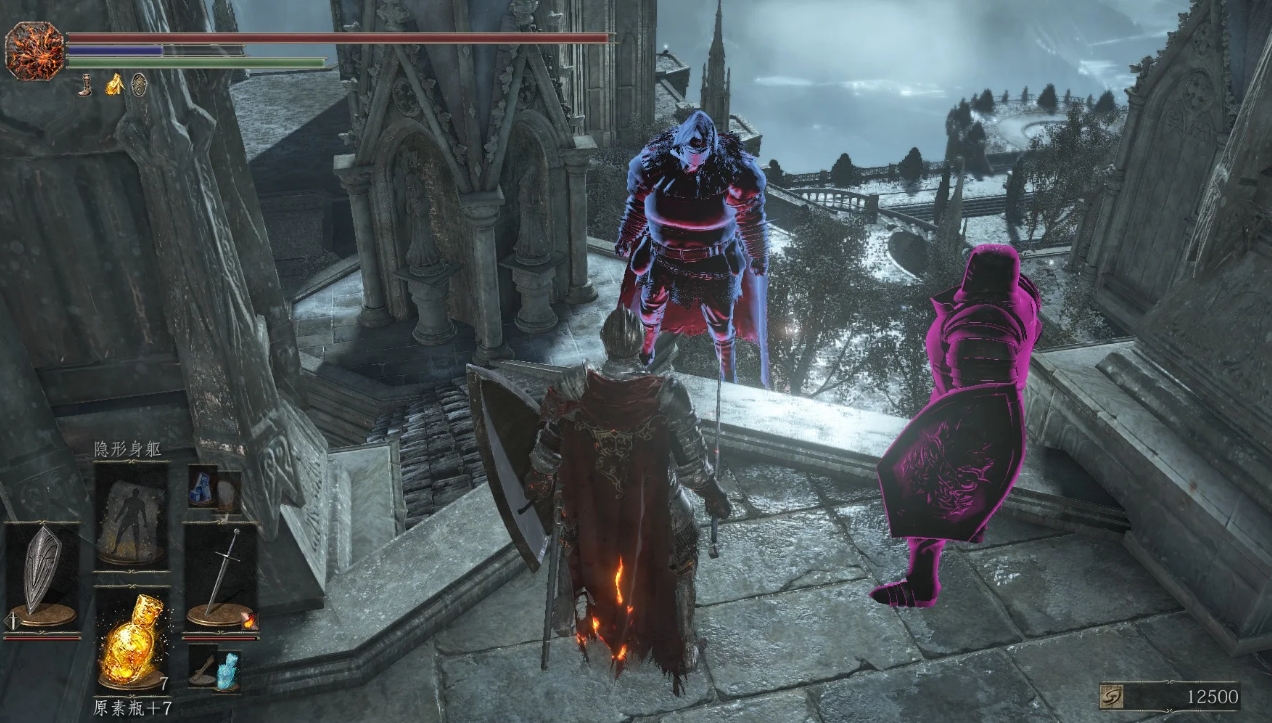Select the blue crystal shard quick item

[x=201, y=486]
